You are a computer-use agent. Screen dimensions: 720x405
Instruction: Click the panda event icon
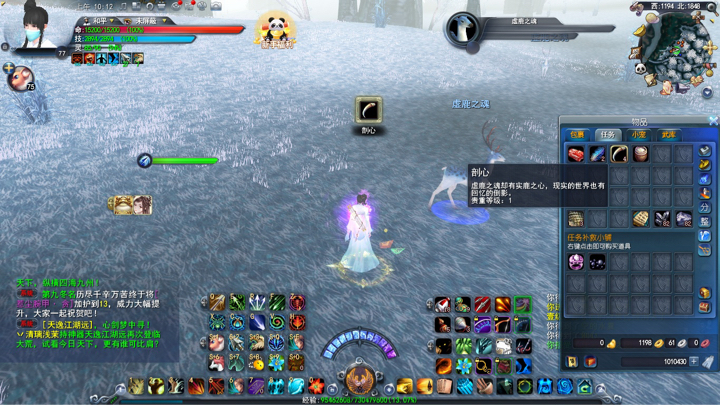(x=275, y=29)
